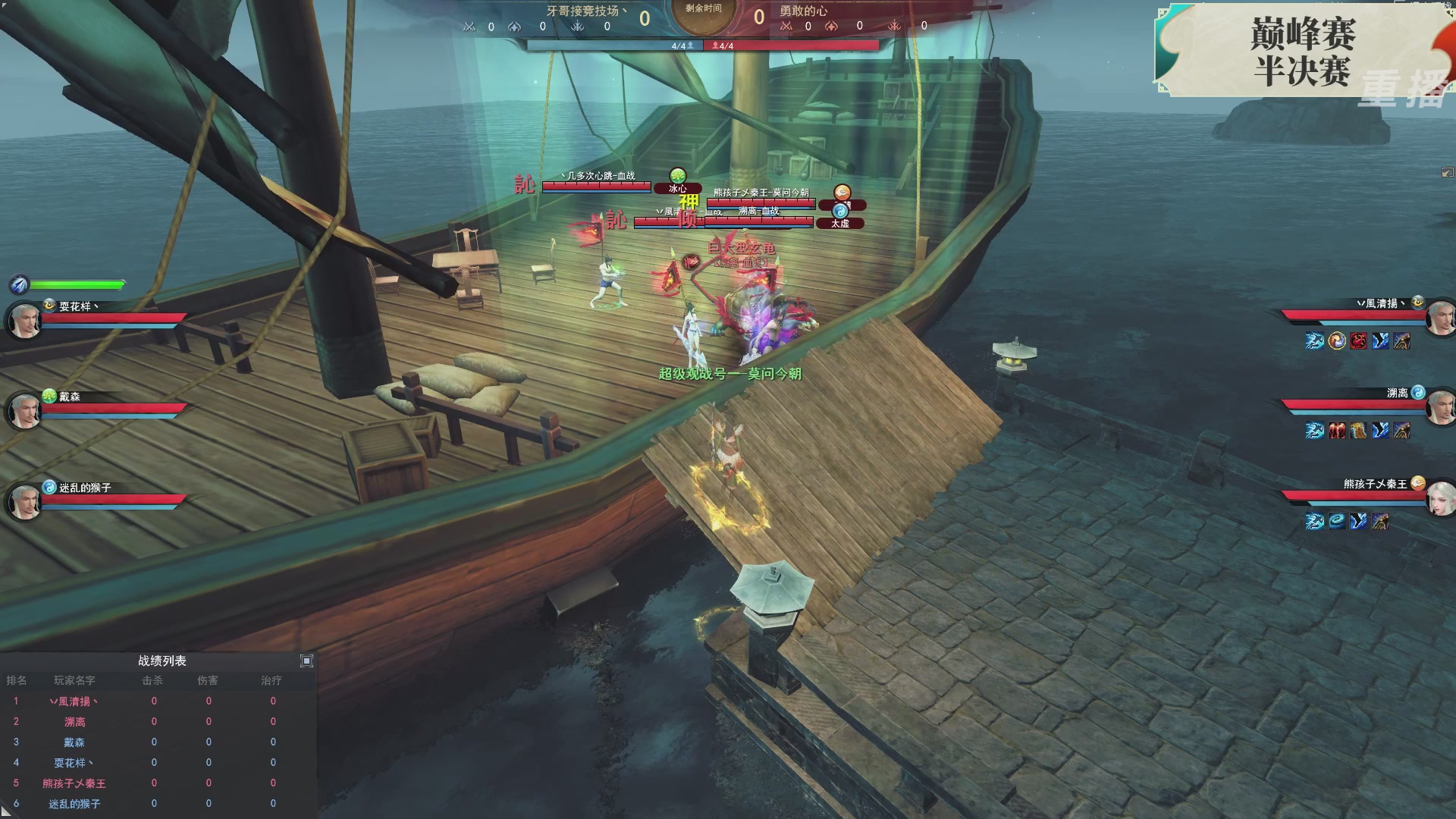
Task: Minimize the 战绩列表 scoreboard panel
Action: [x=306, y=661]
